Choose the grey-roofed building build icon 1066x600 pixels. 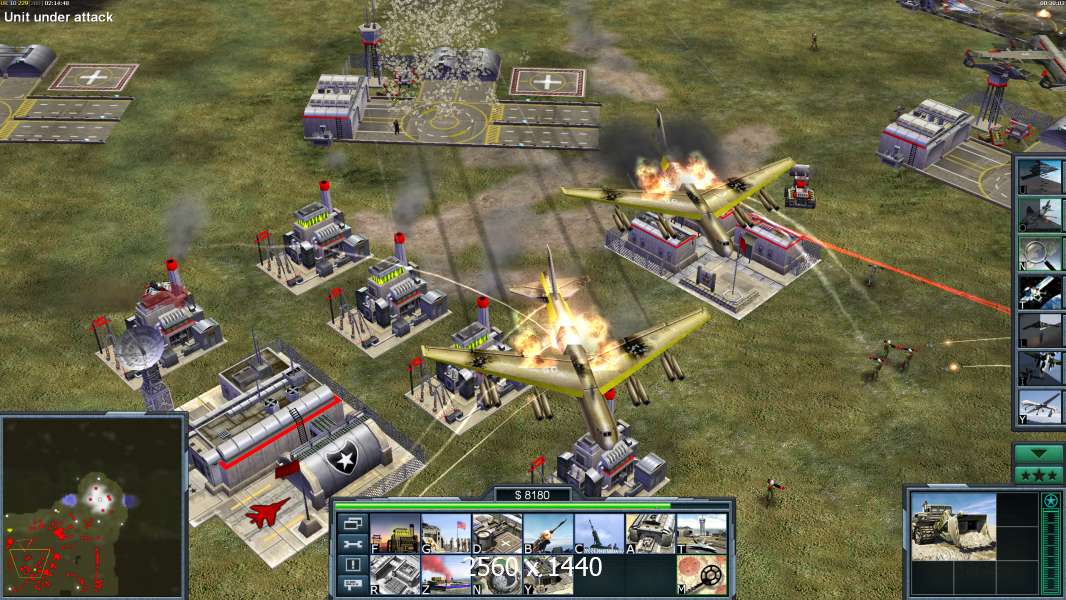click(395, 575)
